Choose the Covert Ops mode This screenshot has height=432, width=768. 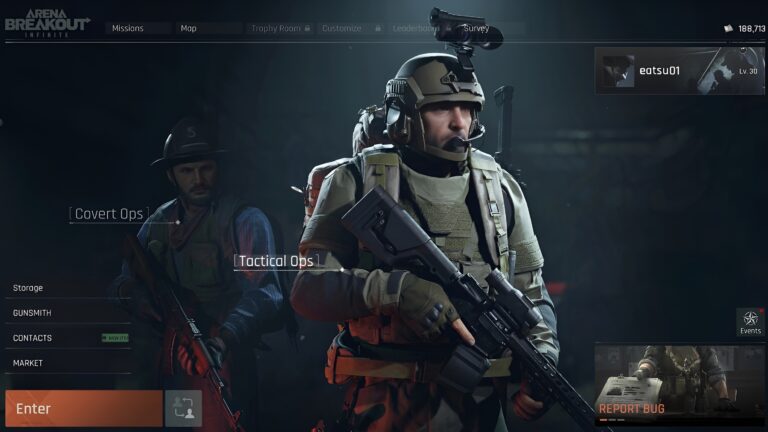coord(109,214)
